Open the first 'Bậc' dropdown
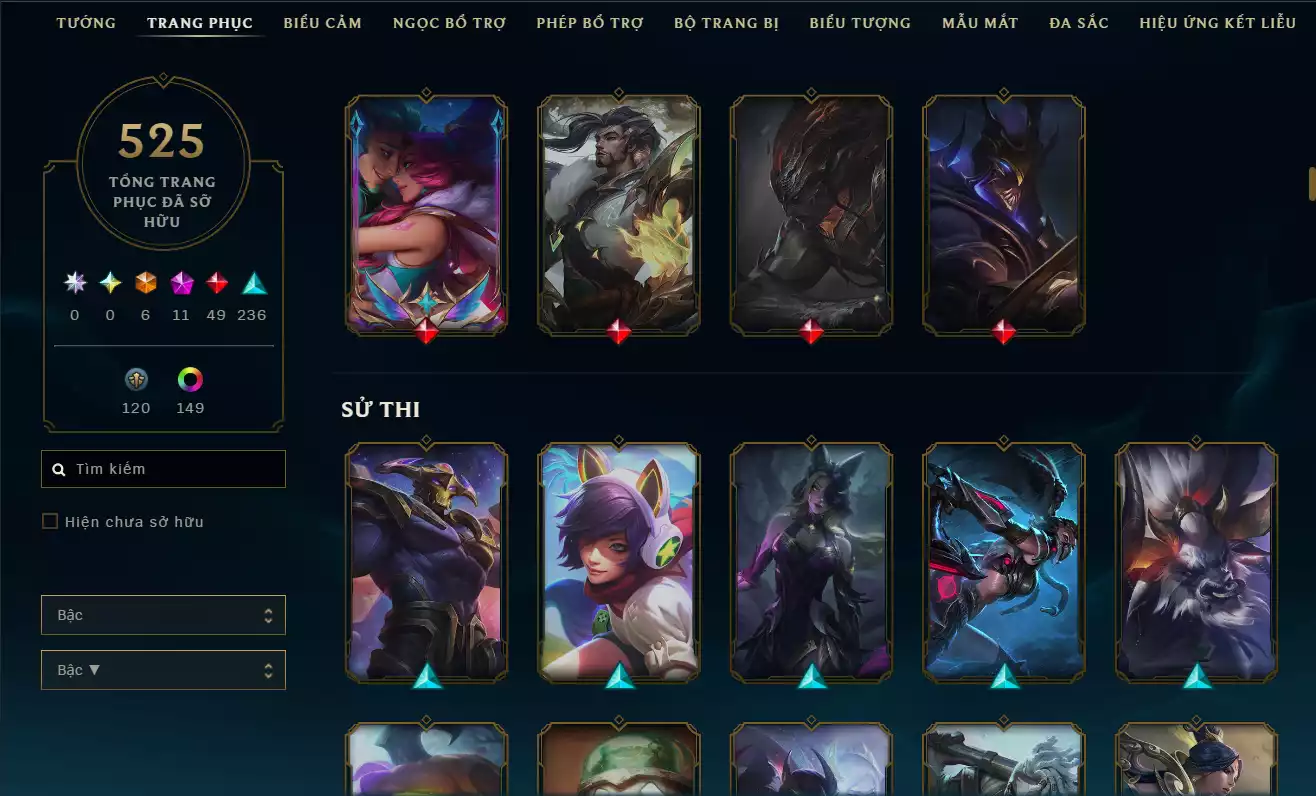Image resolution: width=1316 pixels, height=796 pixels. pos(163,615)
